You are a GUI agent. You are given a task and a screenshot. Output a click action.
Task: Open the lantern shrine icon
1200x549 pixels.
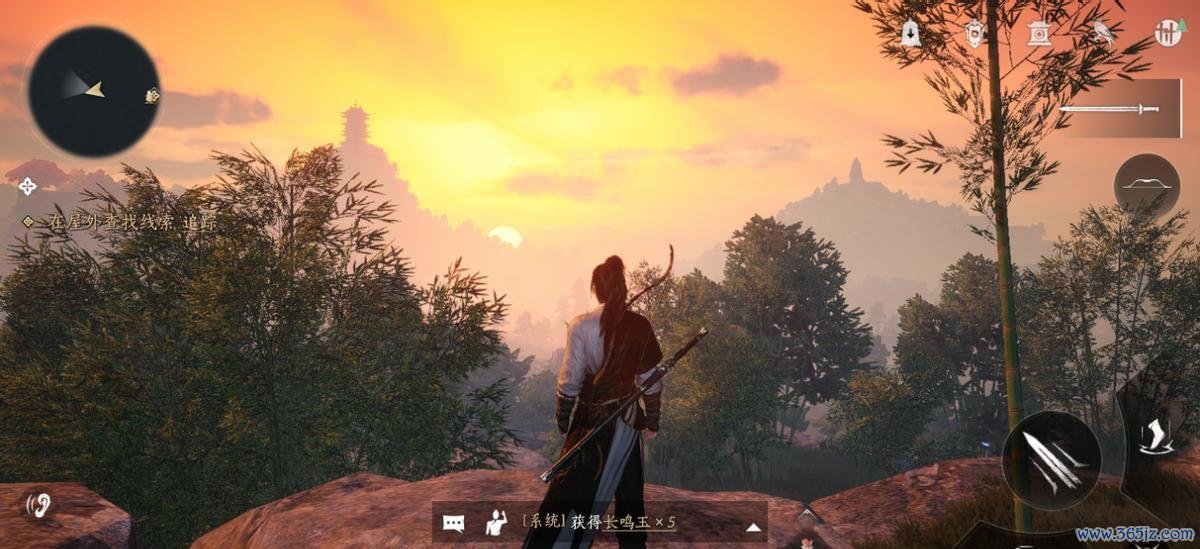(1039, 33)
